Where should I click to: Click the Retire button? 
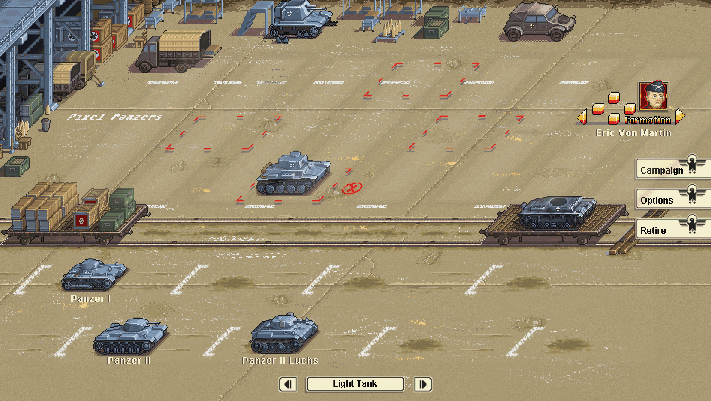coord(661,230)
